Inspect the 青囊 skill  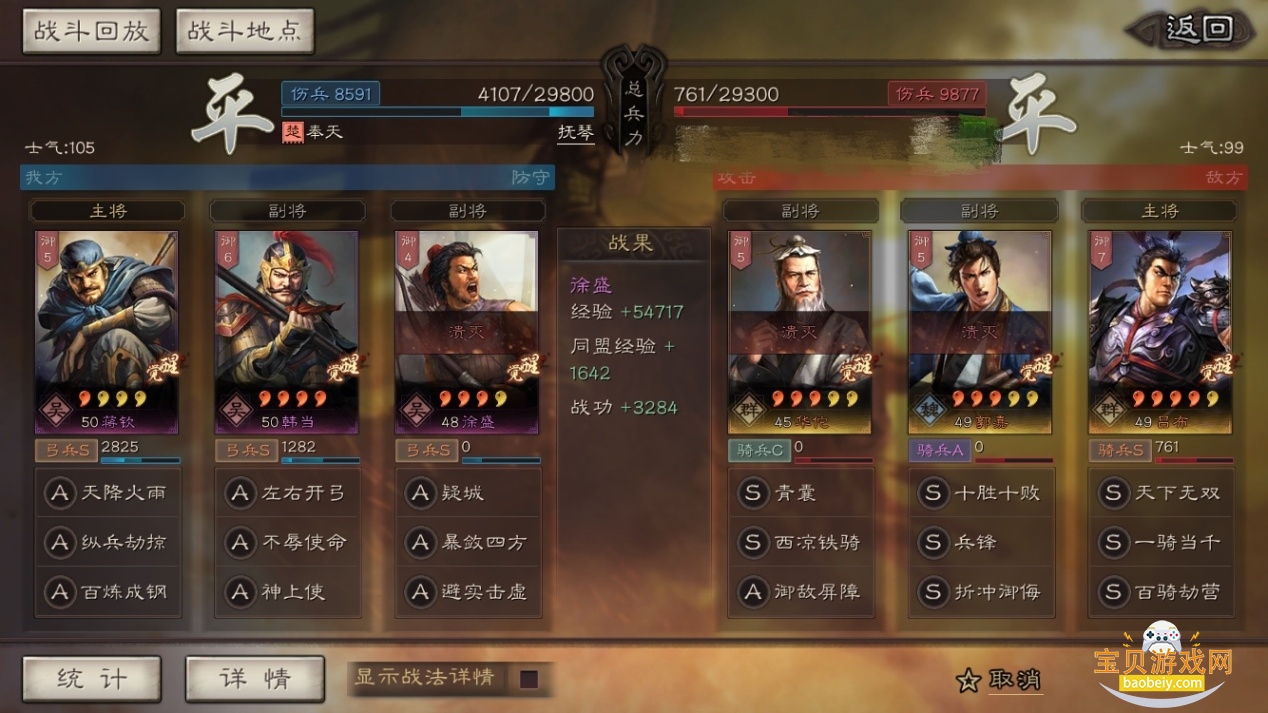click(800, 492)
